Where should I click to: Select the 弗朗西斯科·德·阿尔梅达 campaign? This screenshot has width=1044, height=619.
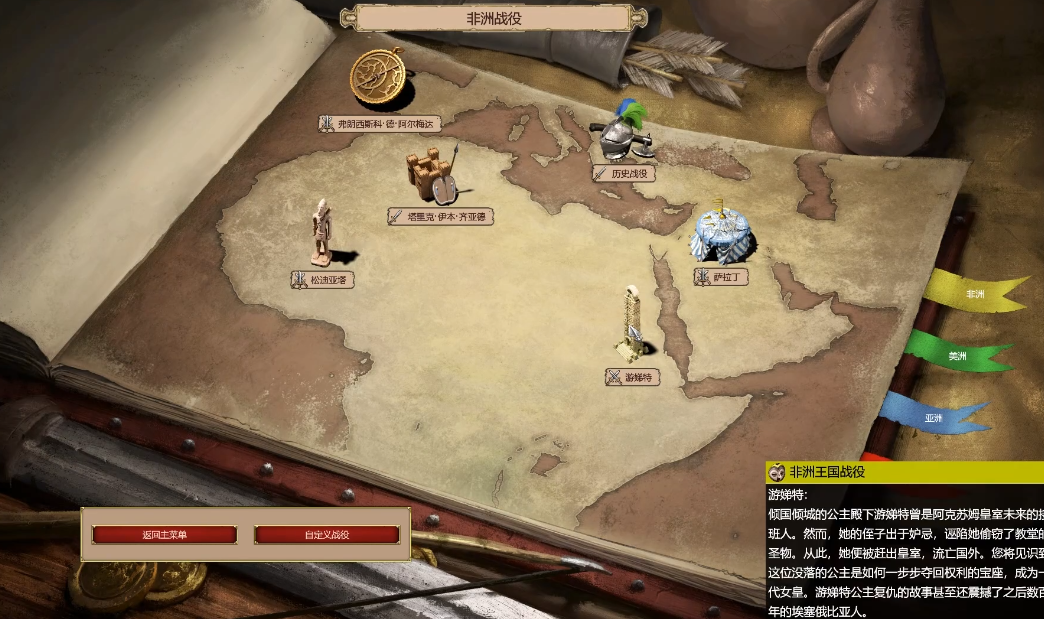pos(380,123)
